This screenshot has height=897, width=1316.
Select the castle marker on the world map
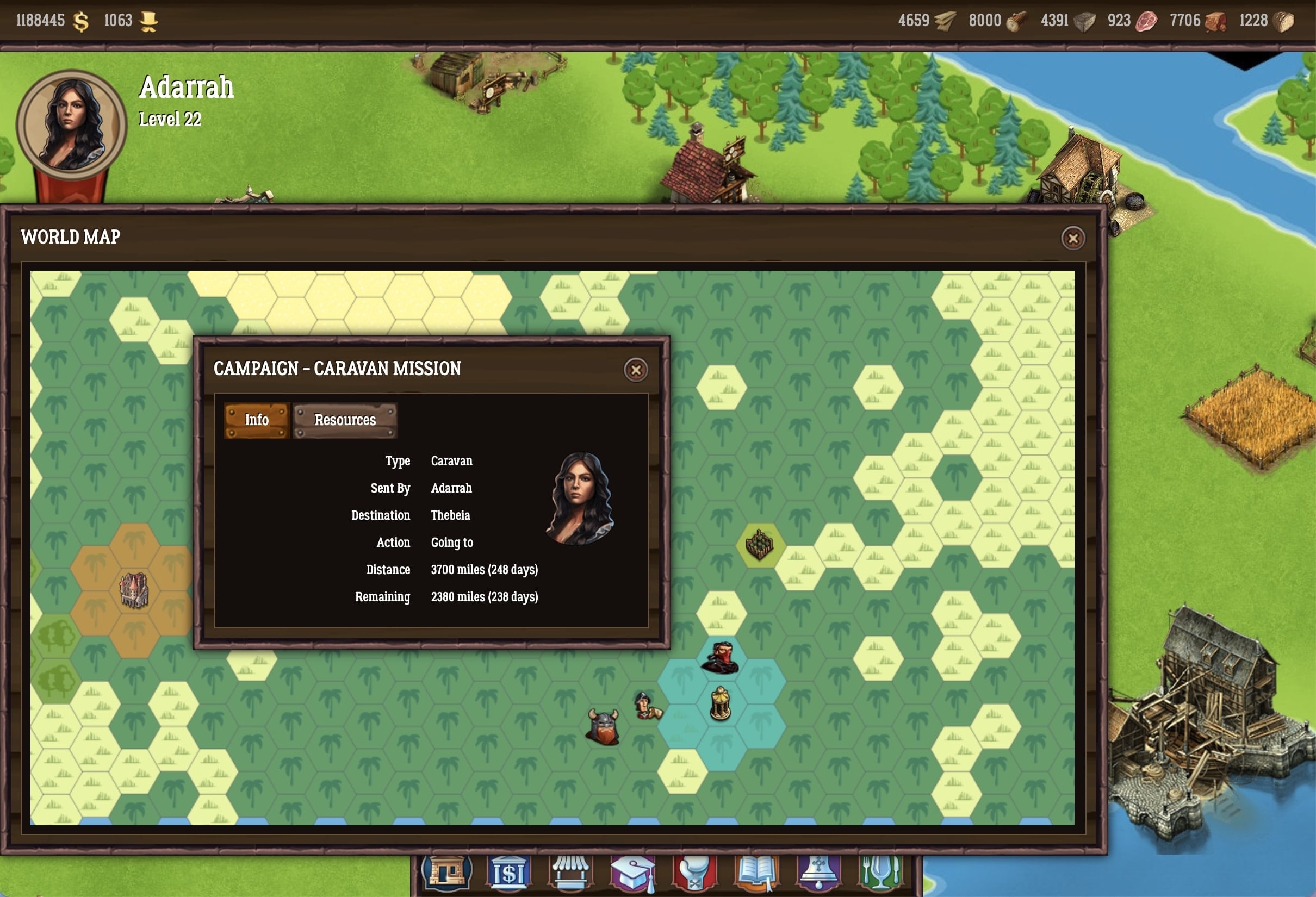[x=134, y=590]
